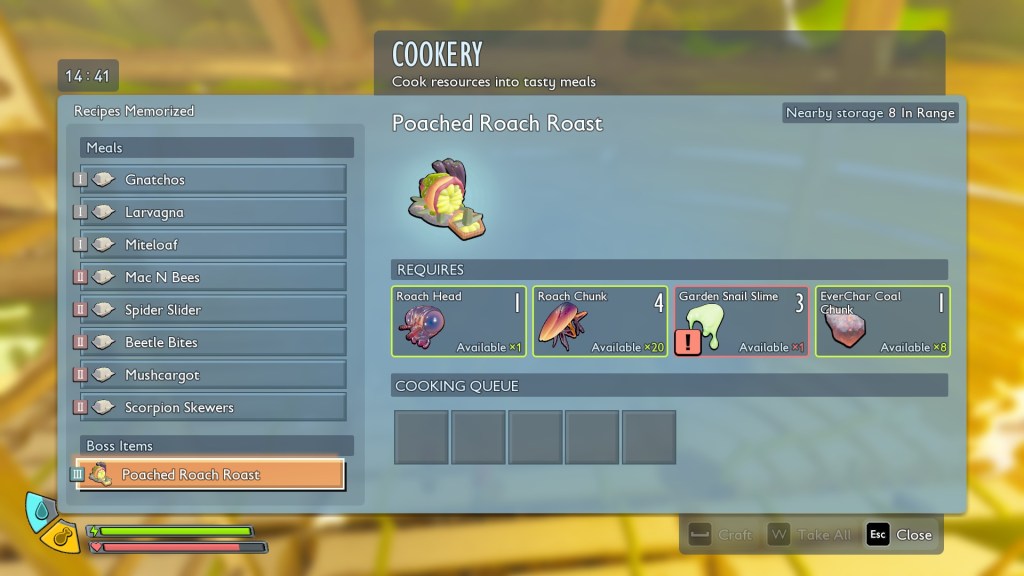
Task: Select the Roach Chunk ingredient slot
Action: [600, 321]
